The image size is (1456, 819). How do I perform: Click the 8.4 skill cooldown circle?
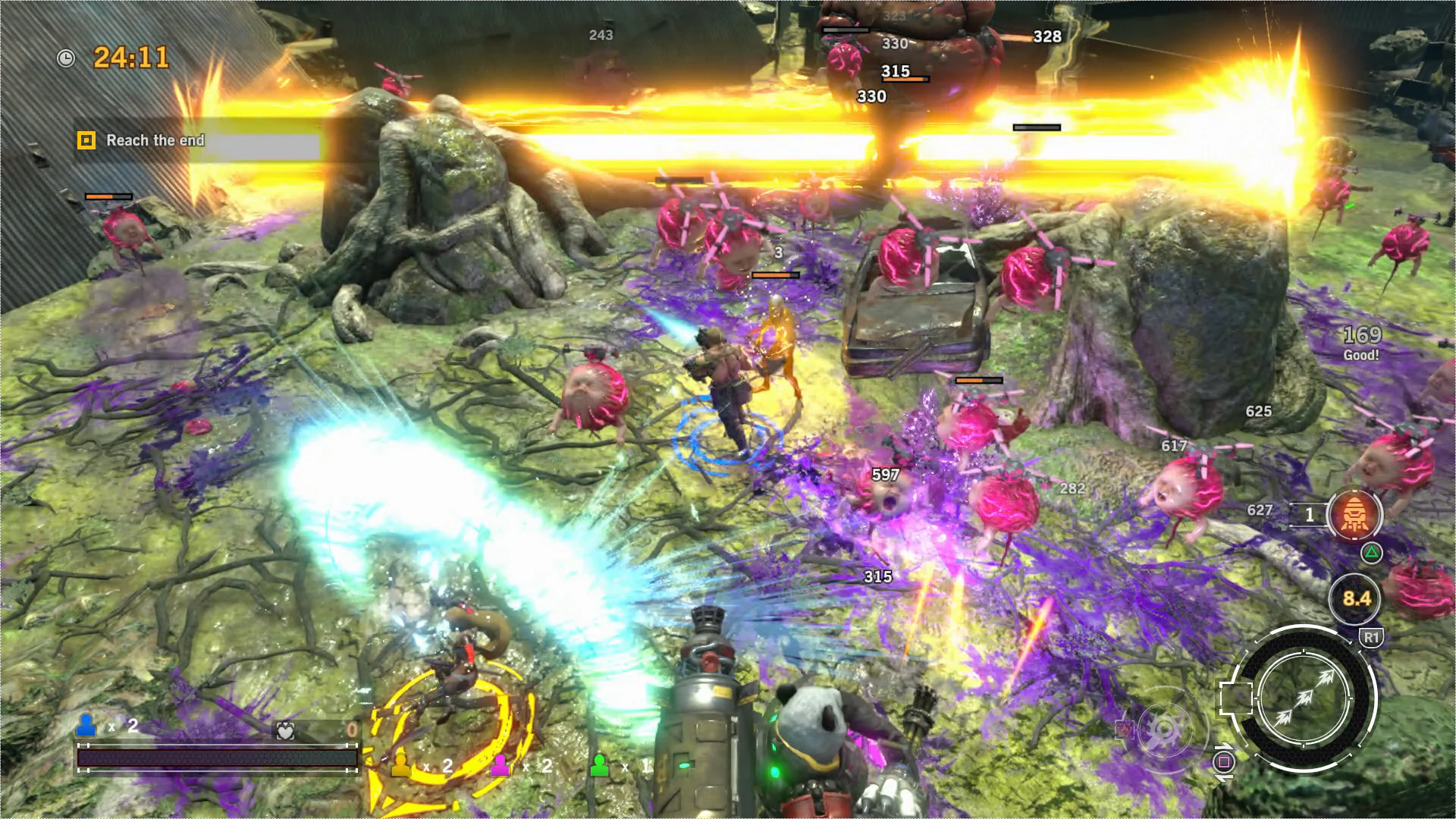tap(1355, 599)
